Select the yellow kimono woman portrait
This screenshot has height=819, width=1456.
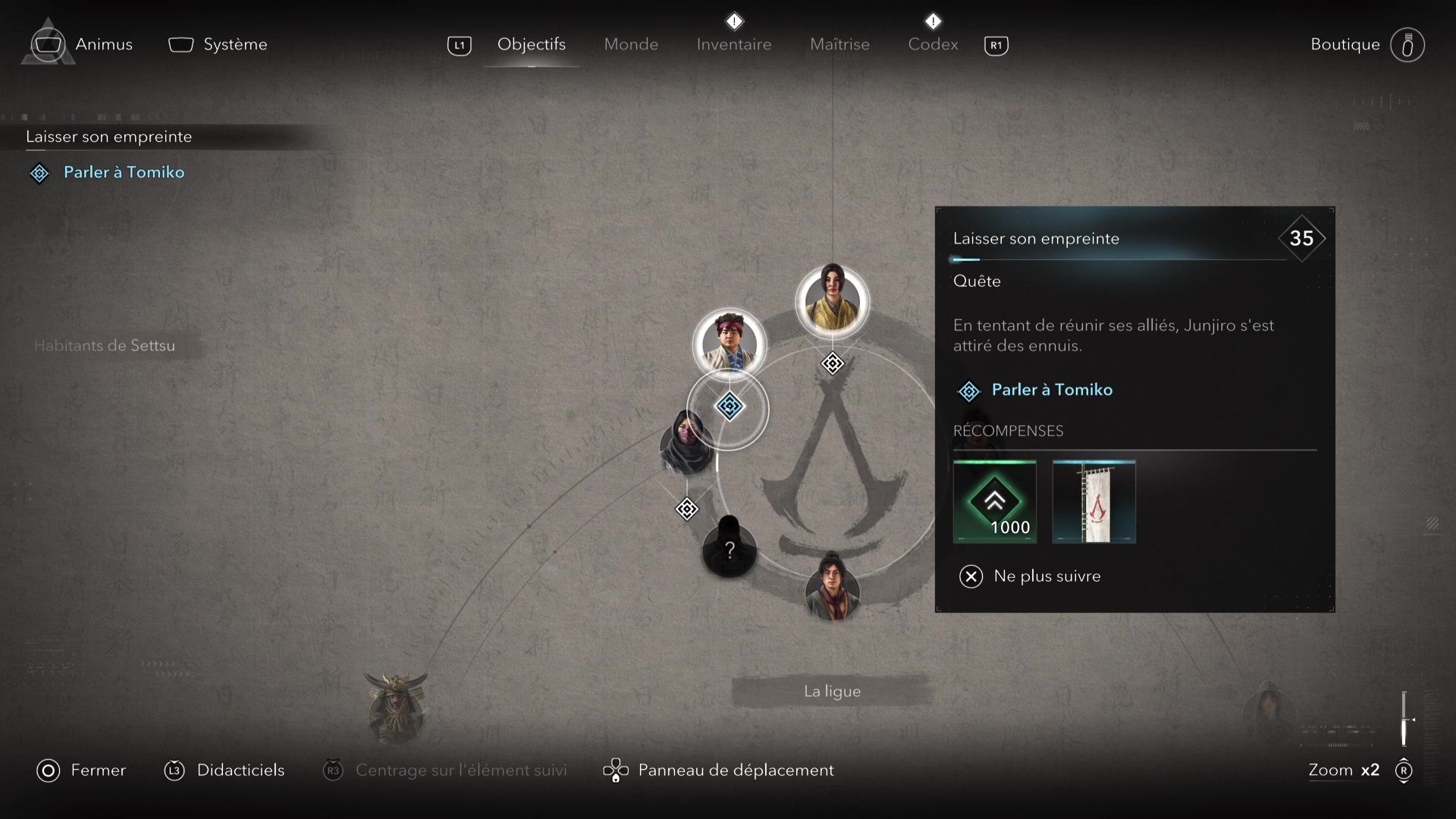tap(832, 300)
